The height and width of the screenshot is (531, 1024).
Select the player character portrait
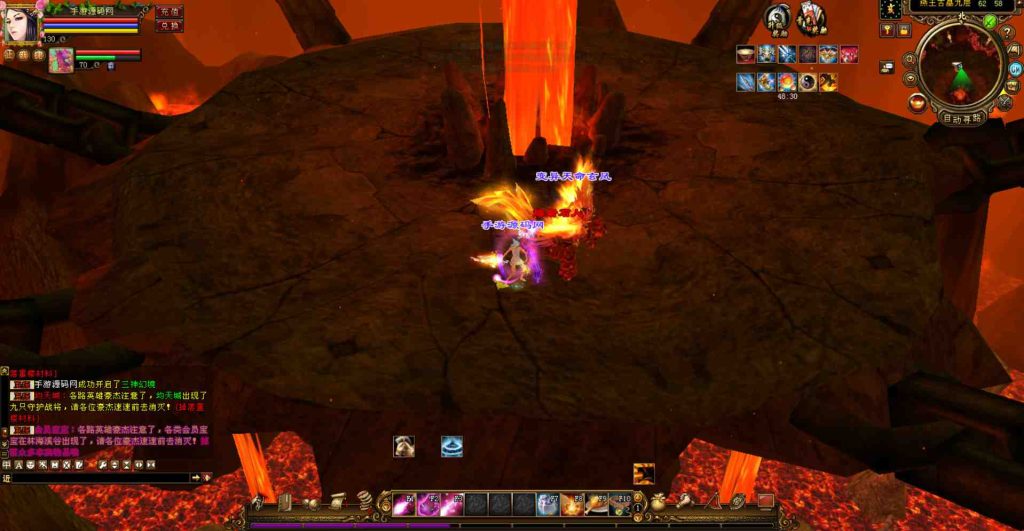coord(20,24)
